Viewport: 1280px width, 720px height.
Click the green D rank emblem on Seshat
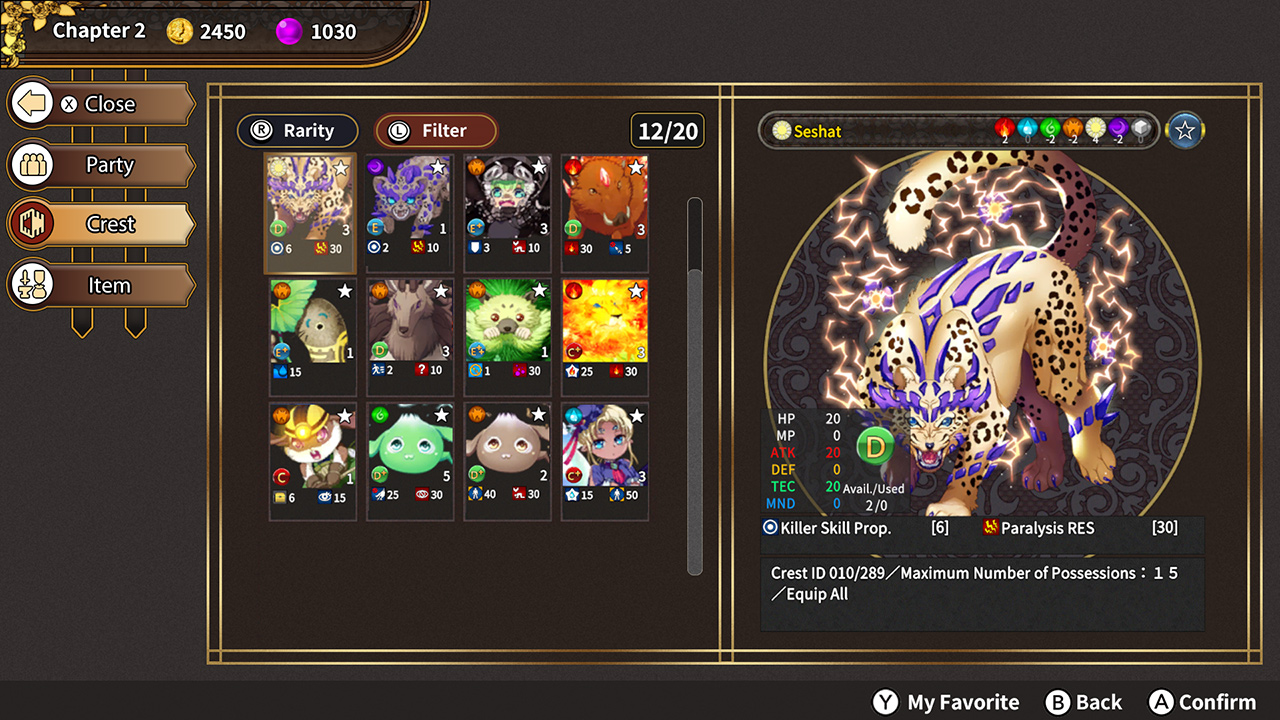pyautogui.click(x=876, y=446)
